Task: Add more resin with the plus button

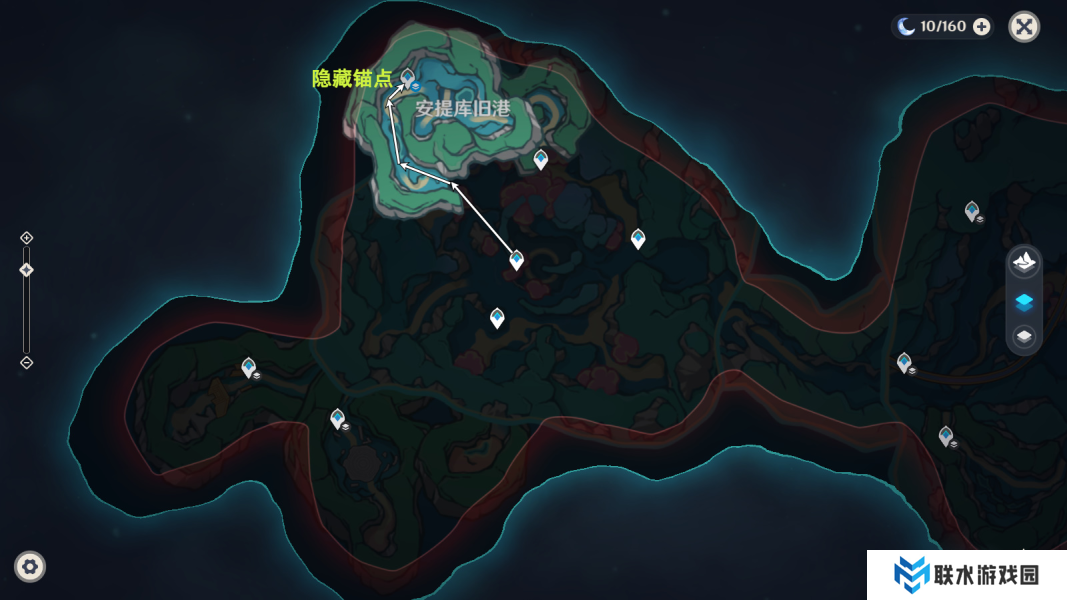Action: click(x=982, y=27)
